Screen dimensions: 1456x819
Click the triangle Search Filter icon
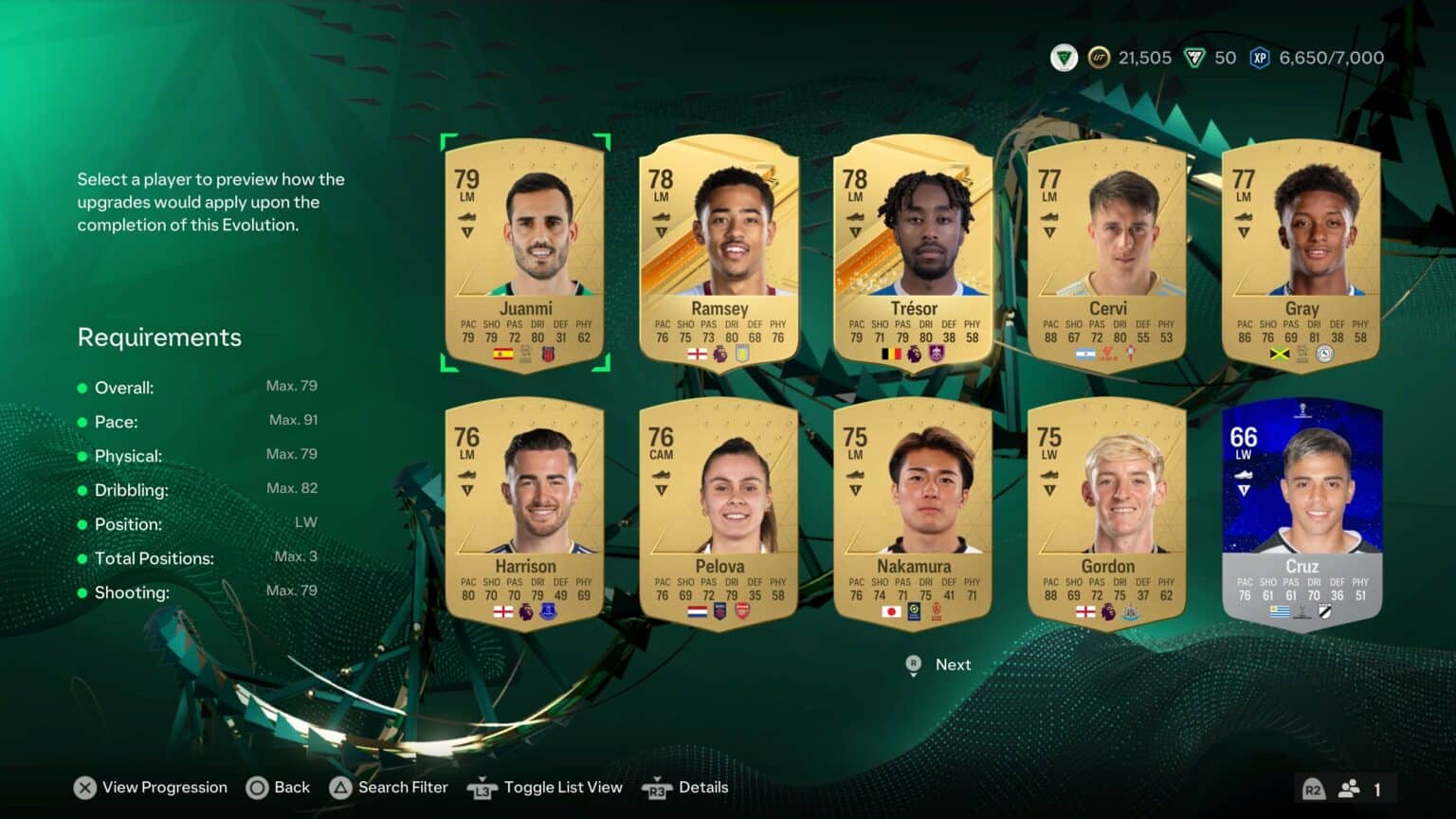[340, 787]
